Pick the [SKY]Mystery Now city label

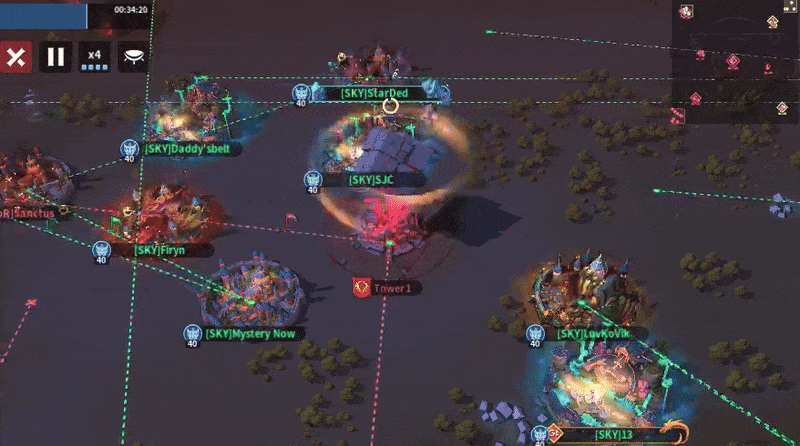pos(250,333)
